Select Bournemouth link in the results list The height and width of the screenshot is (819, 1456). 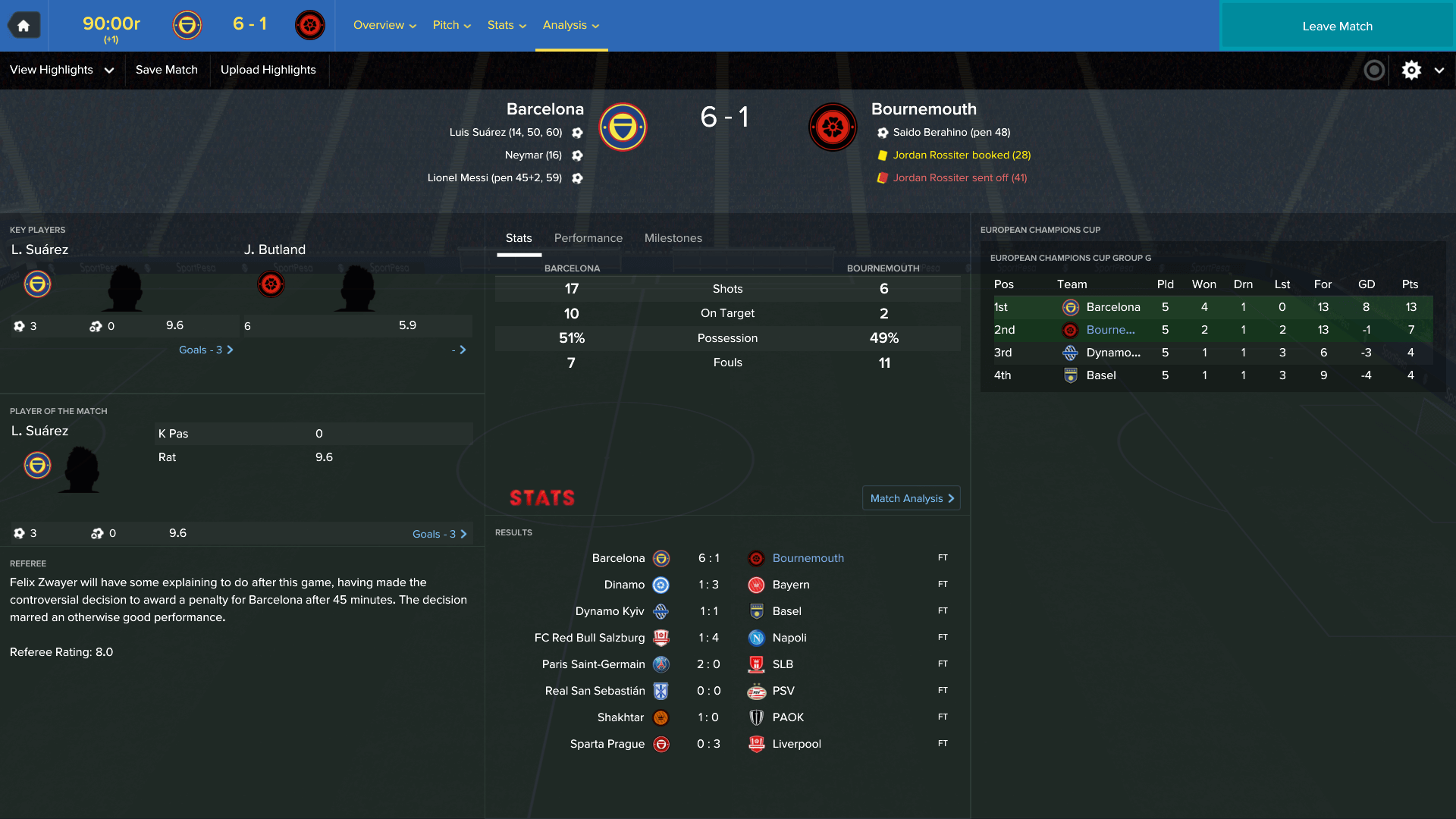tap(808, 558)
